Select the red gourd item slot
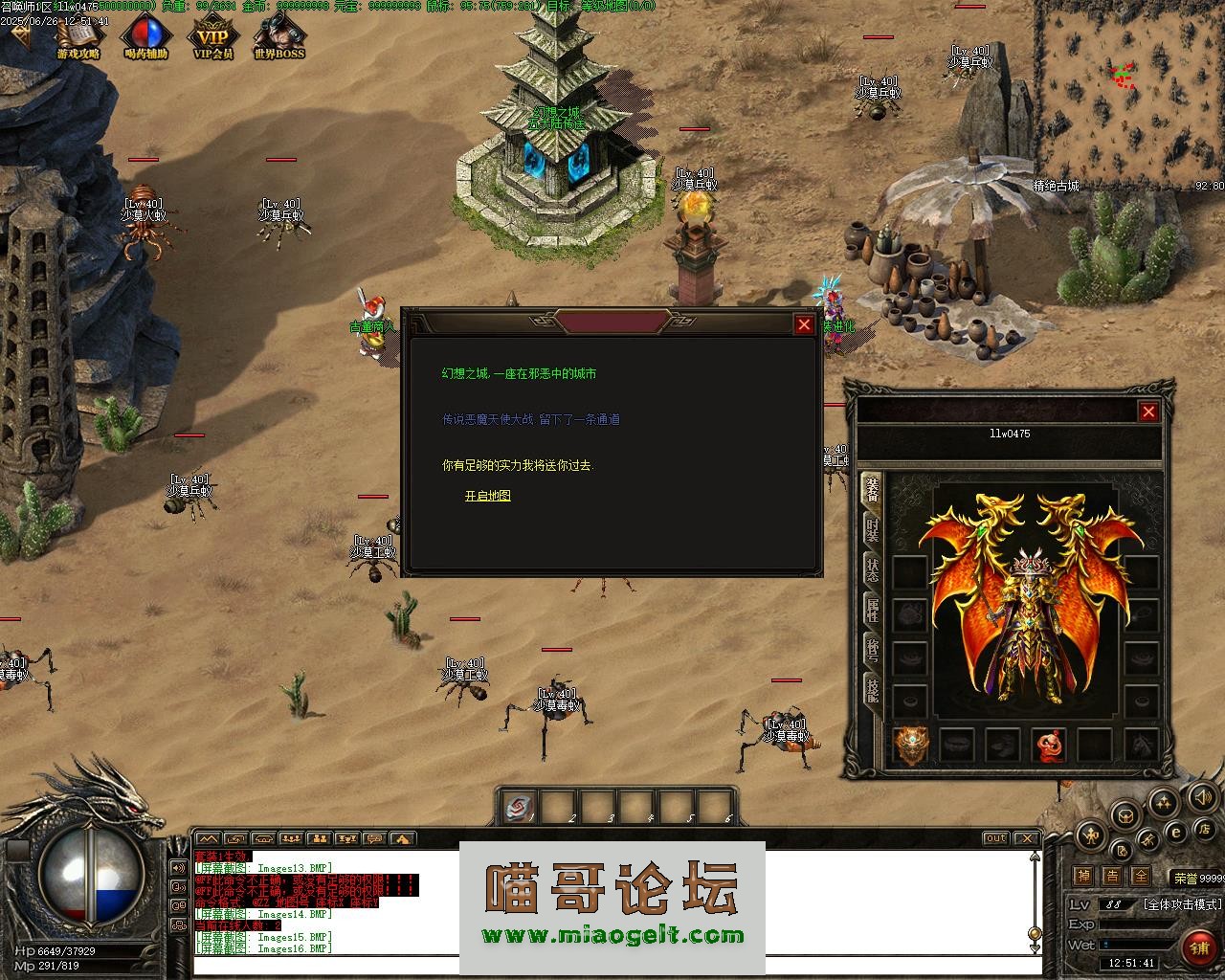 (x=1049, y=745)
